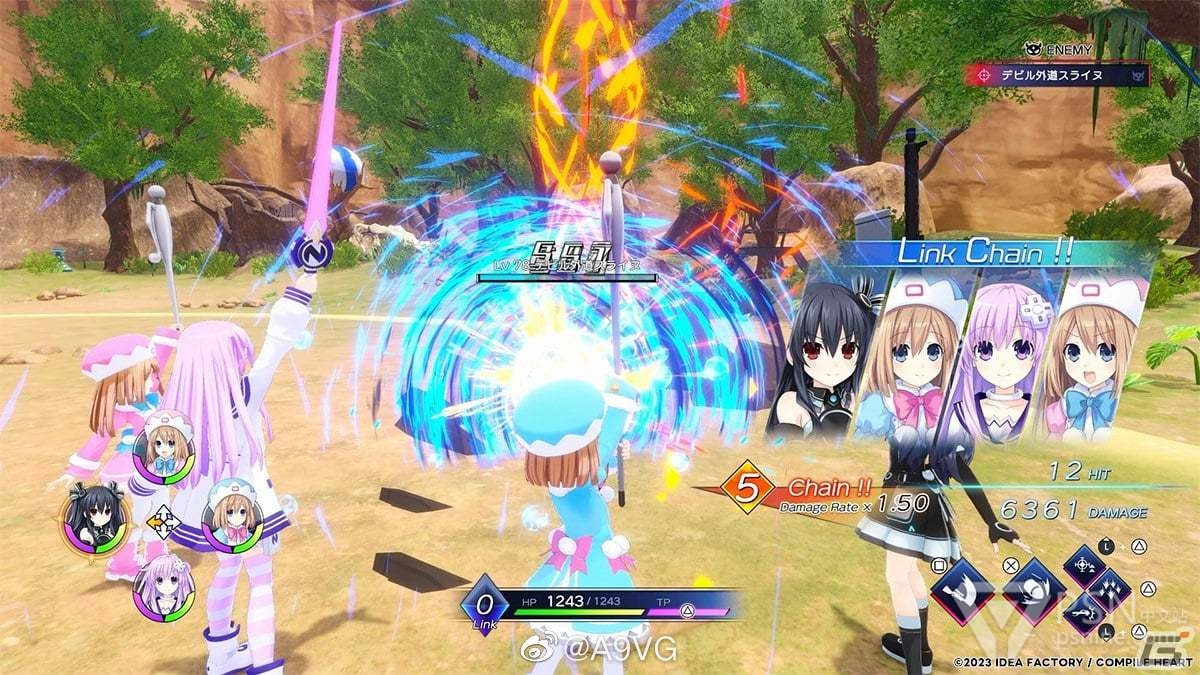Use the dash skill next to the swing attack
Viewport: 1200px width, 675px height.
tap(1032, 591)
